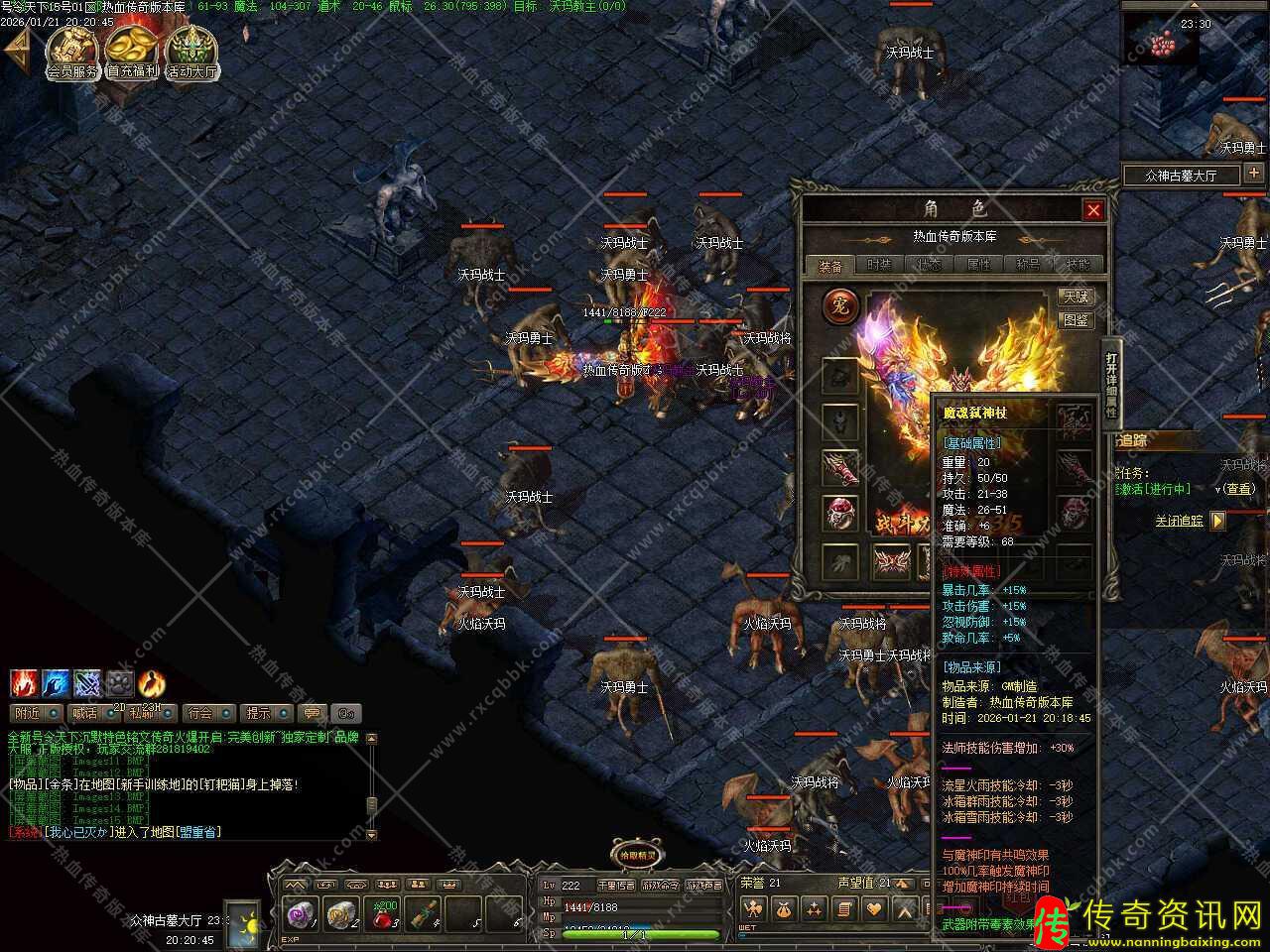Select the red skull ring equipment slot
Image resolution: width=1270 pixels, height=952 pixels.
[840, 513]
